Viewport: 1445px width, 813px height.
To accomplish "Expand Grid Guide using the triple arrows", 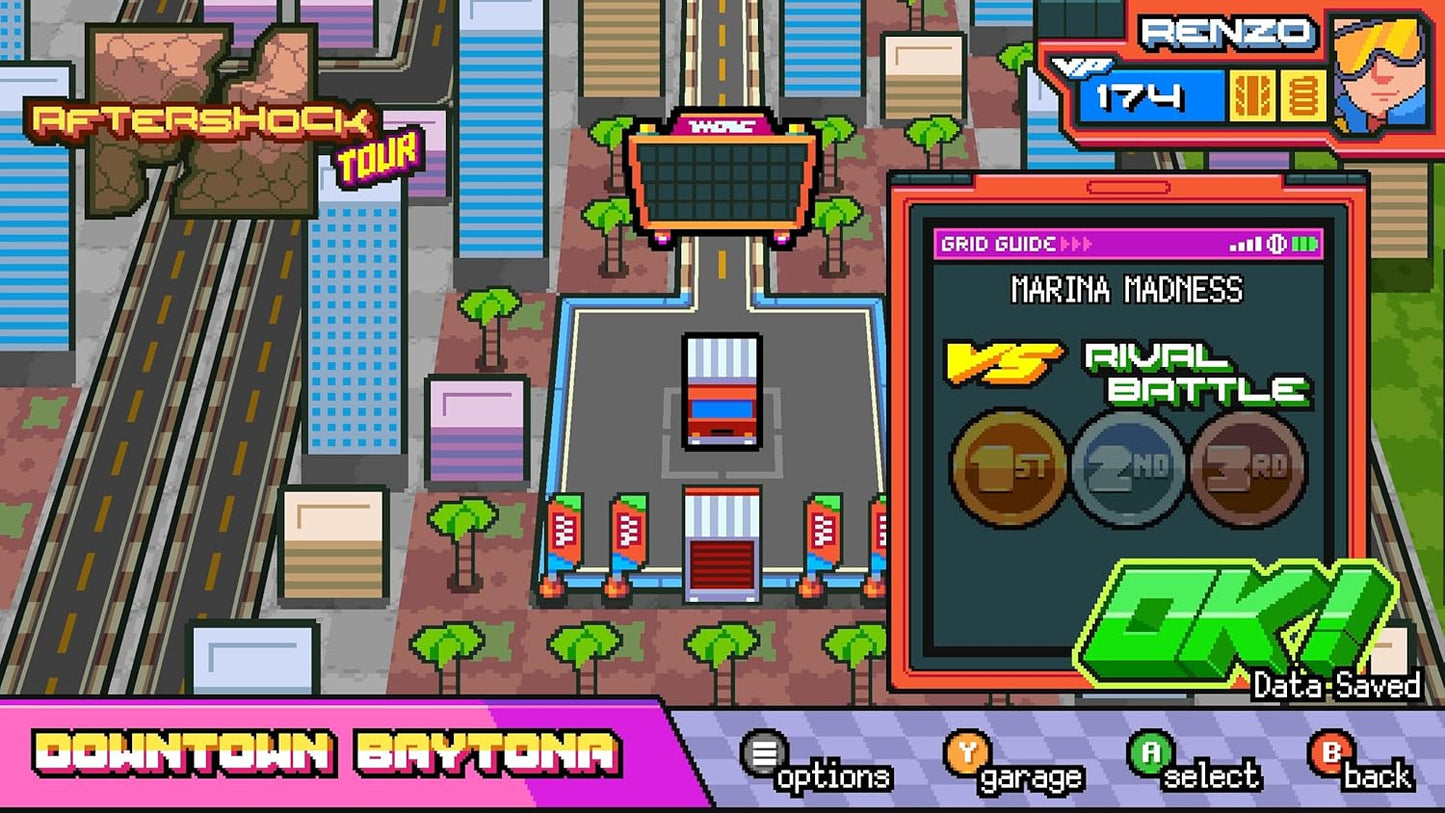I will pyautogui.click(x=1077, y=243).
